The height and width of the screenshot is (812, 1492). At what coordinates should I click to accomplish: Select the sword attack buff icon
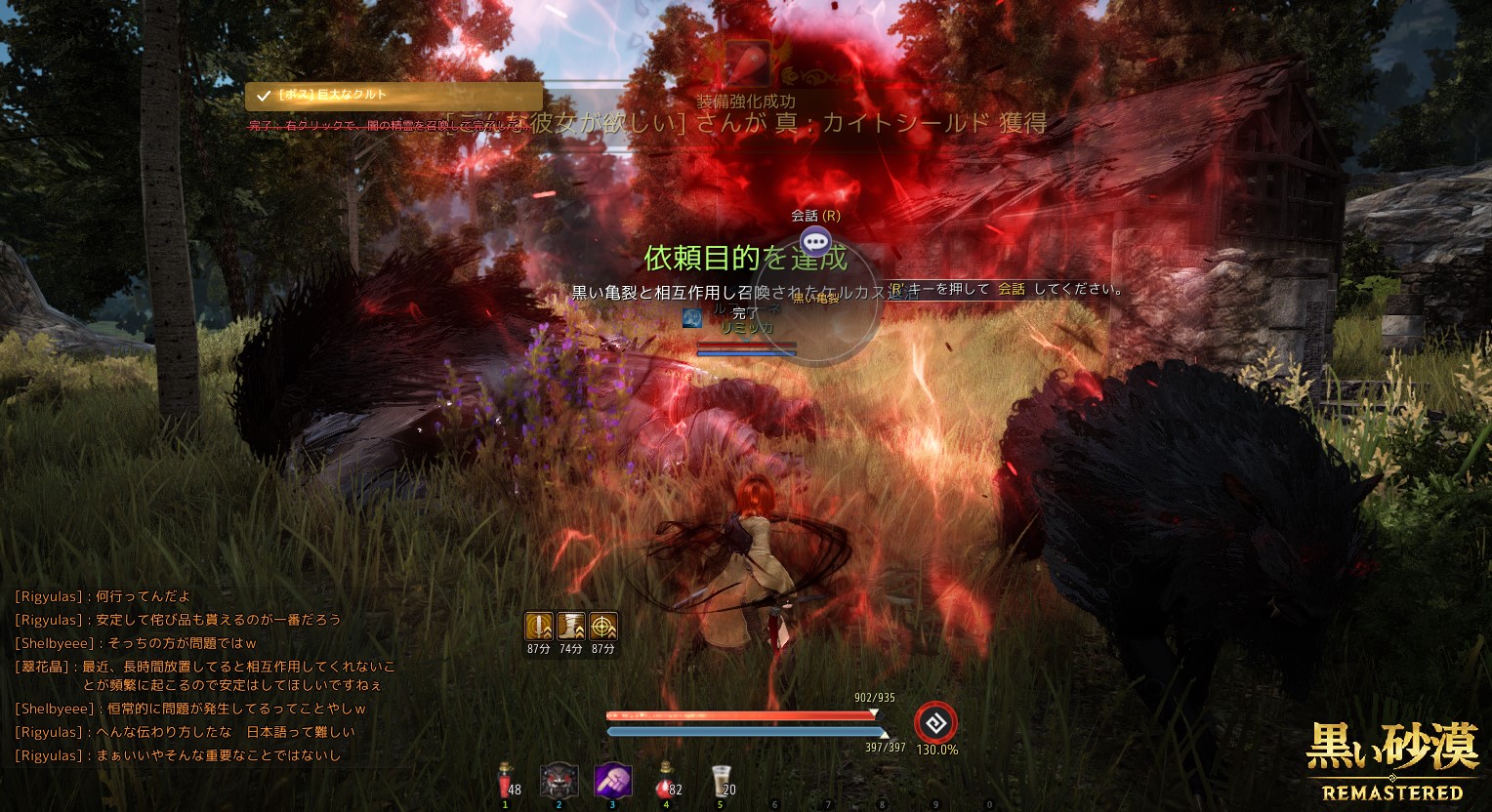coord(539,626)
